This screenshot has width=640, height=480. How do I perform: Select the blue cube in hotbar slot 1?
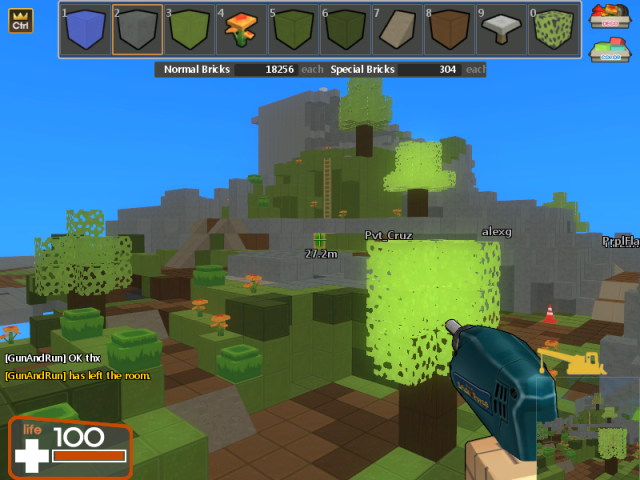point(85,30)
